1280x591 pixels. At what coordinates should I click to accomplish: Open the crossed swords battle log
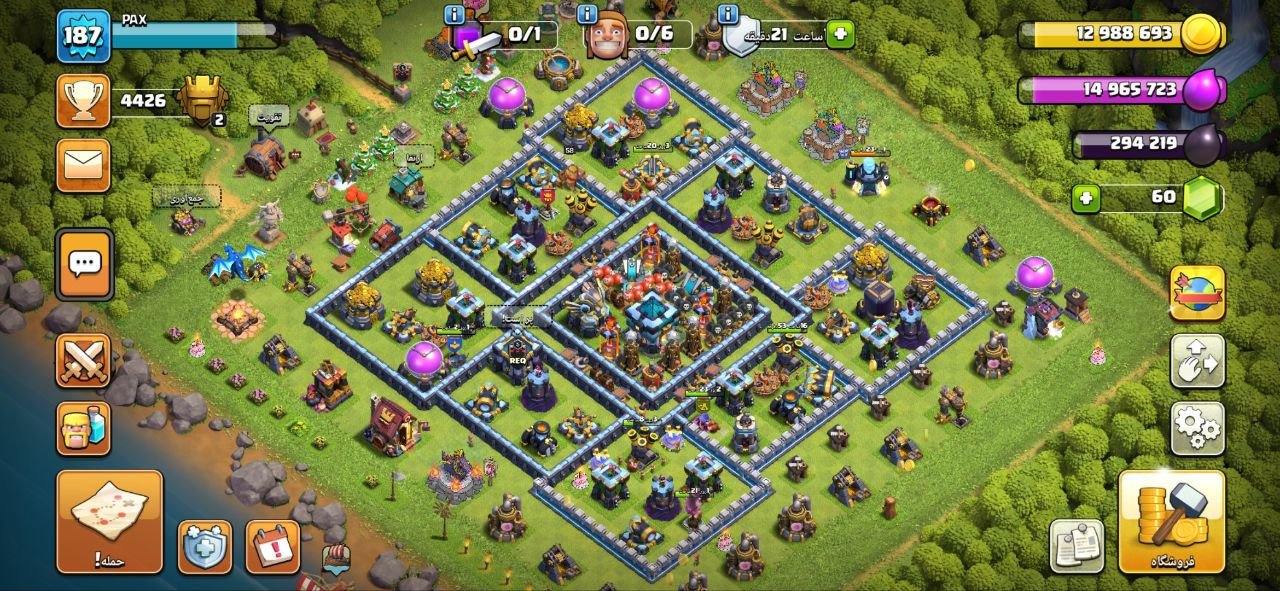pos(83,360)
